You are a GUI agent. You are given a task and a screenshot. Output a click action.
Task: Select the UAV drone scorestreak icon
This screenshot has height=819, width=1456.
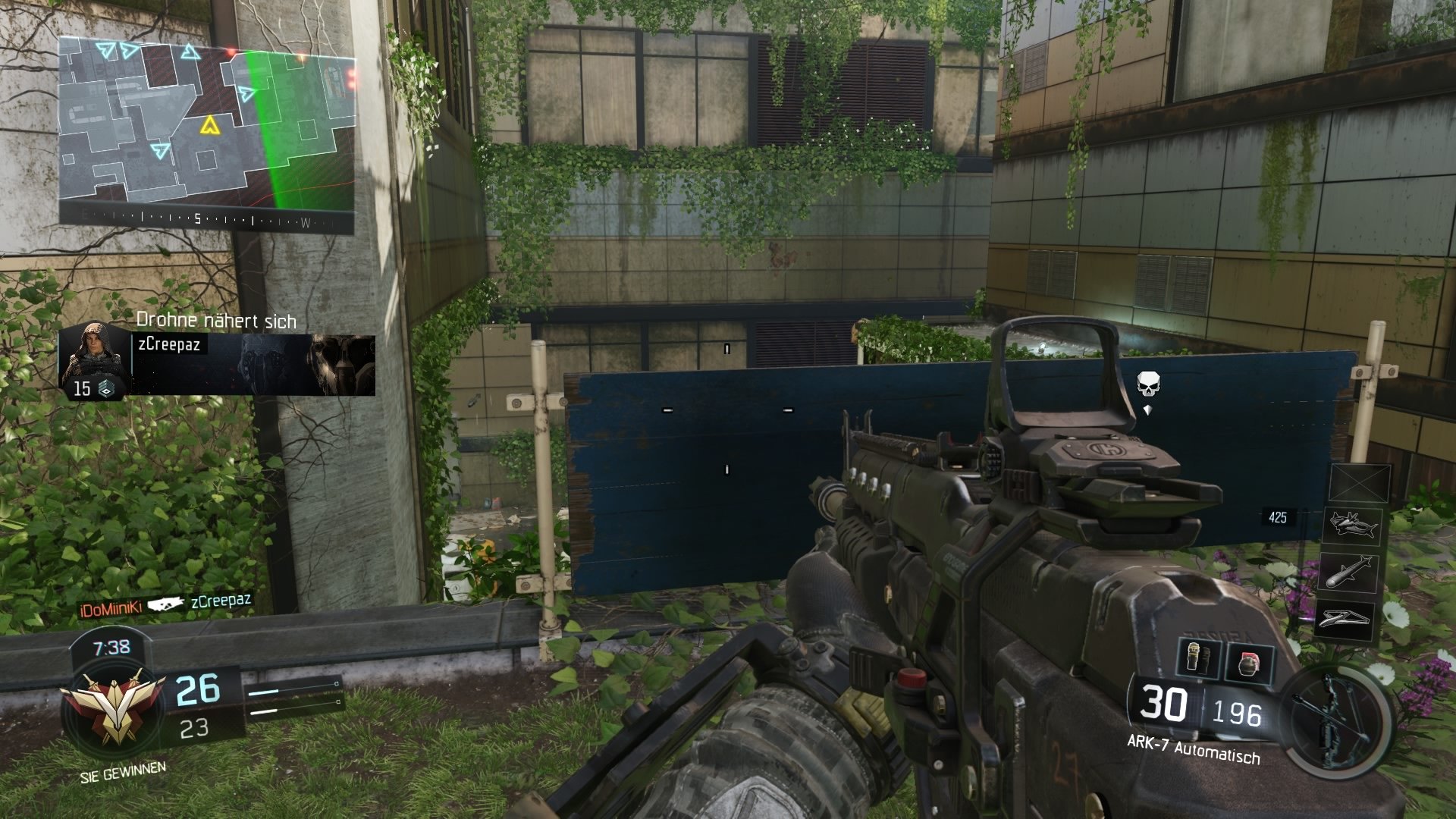(1355, 526)
